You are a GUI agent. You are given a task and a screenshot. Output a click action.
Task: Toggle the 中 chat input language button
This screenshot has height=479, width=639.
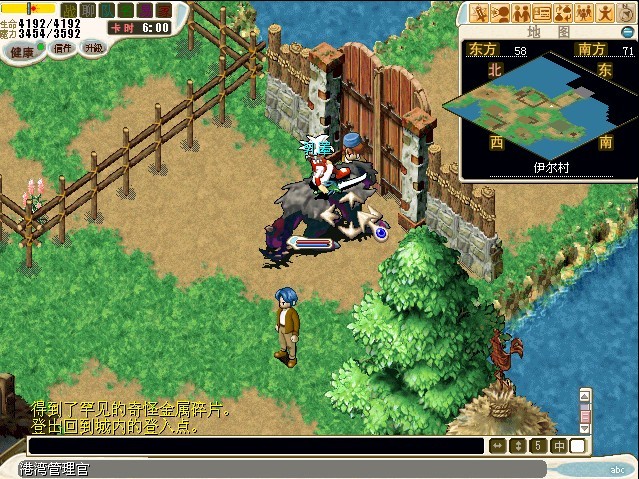pos(559,446)
